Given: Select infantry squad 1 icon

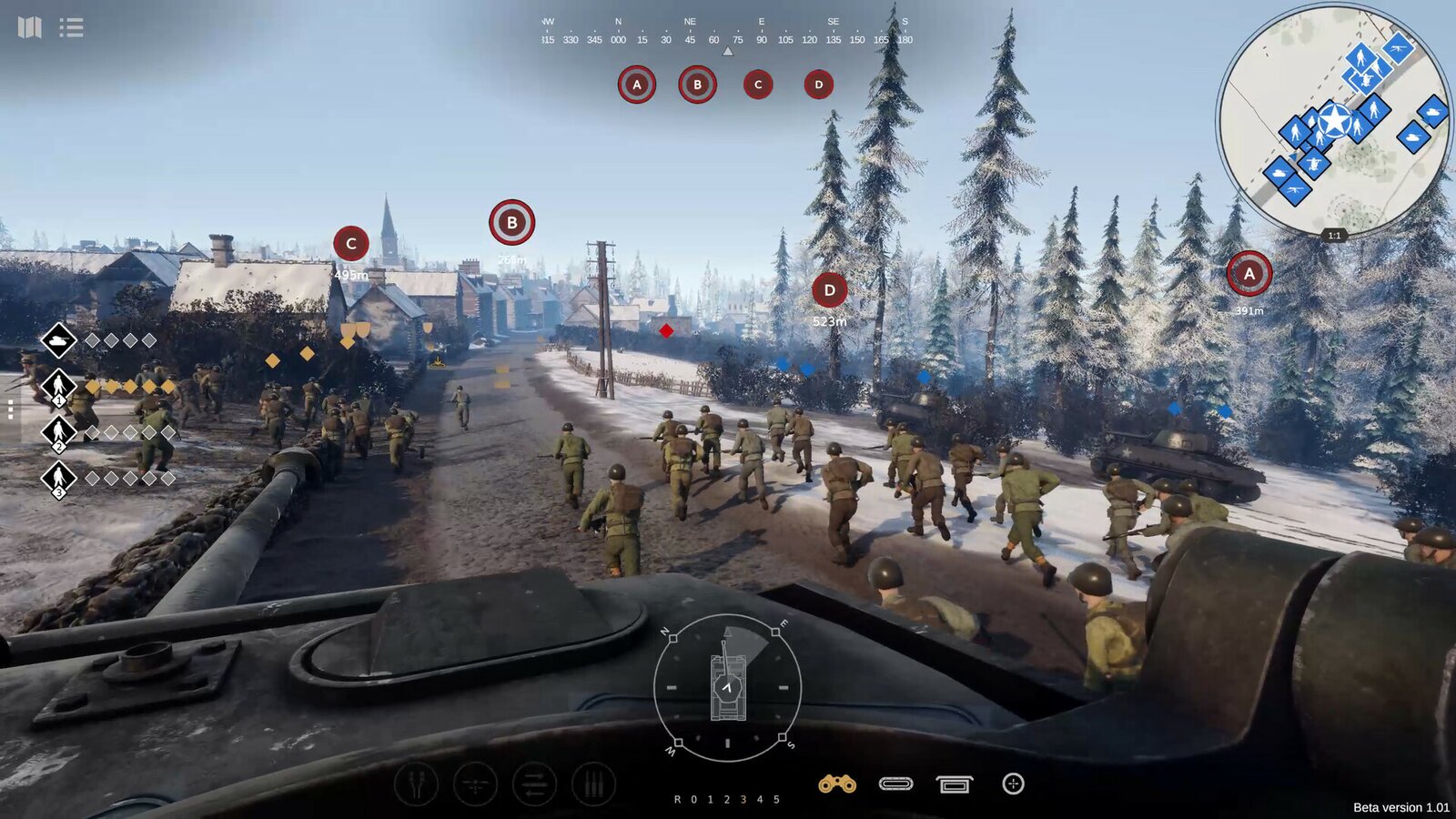Looking at the screenshot, I should [58, 384].
